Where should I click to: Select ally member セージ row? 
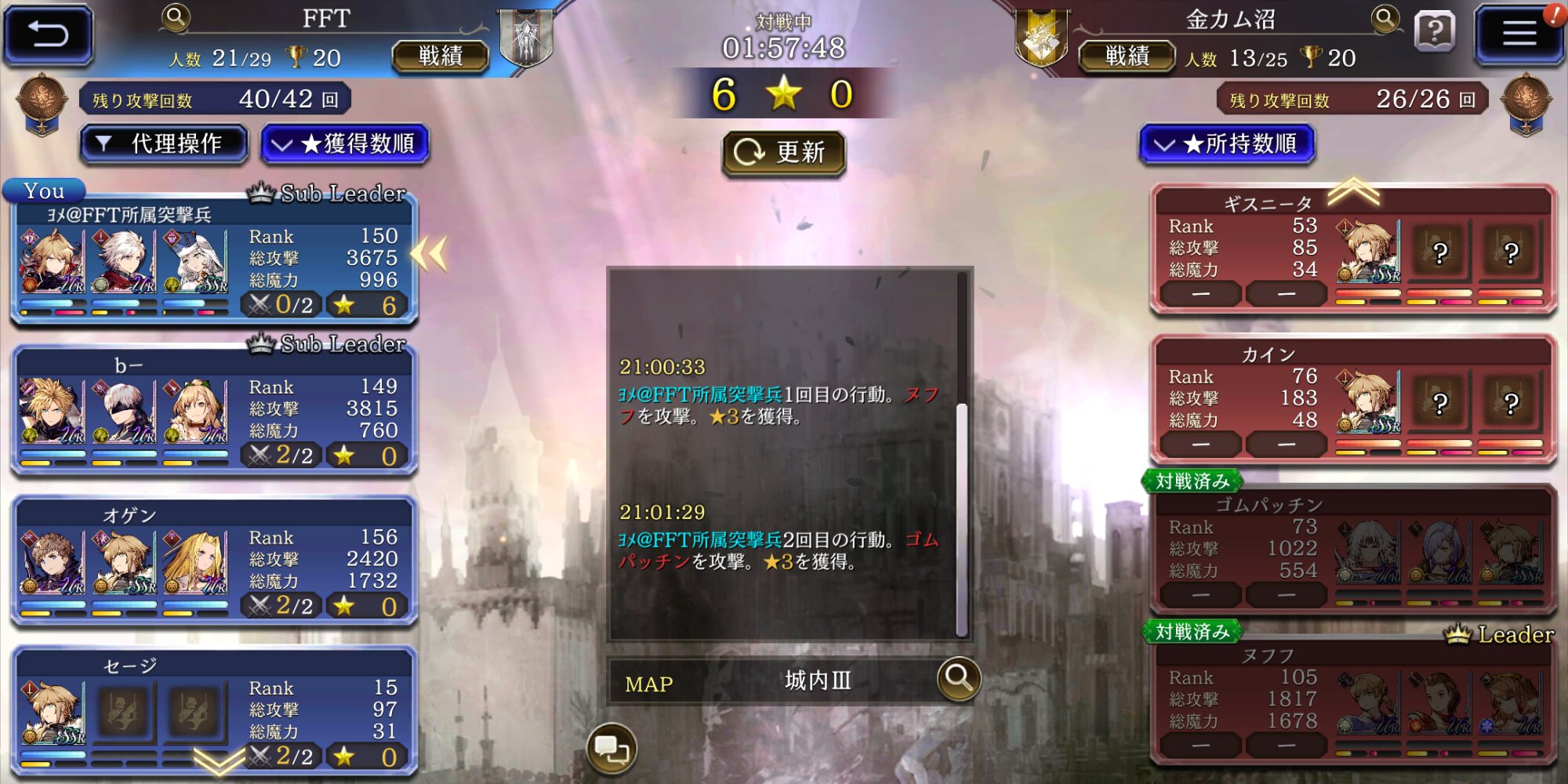tap(213, 712)
